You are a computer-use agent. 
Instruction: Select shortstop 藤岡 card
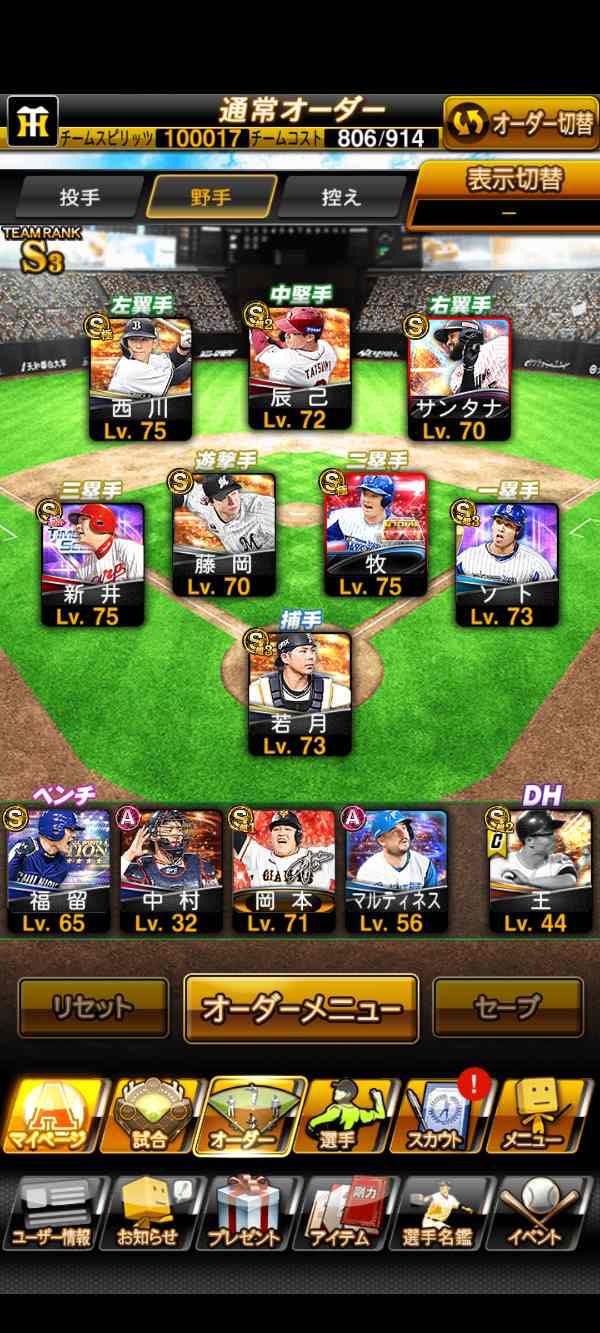[224, 535]
